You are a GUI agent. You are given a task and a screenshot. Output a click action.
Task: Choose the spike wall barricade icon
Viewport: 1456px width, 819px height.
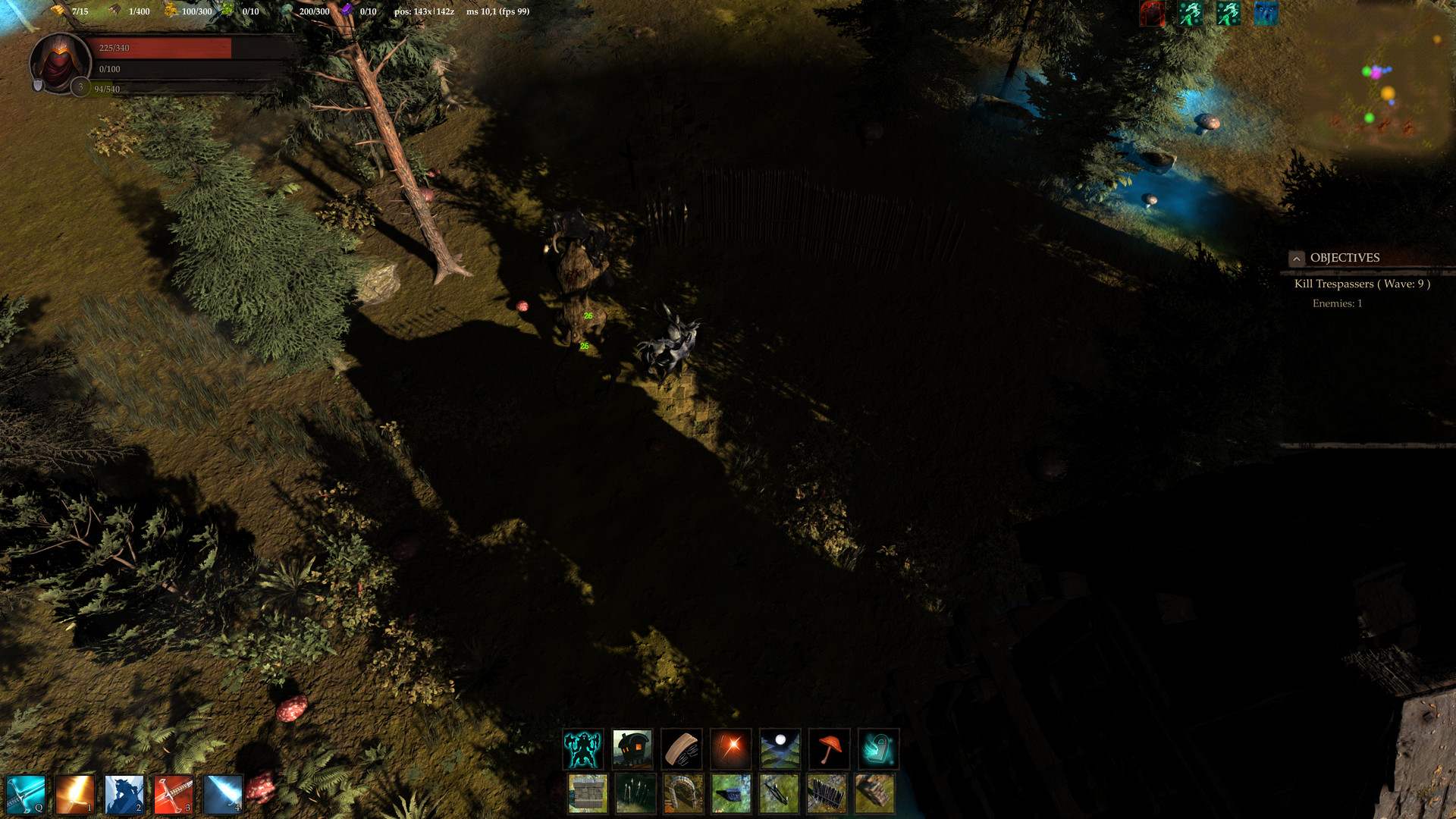(827, 794)
